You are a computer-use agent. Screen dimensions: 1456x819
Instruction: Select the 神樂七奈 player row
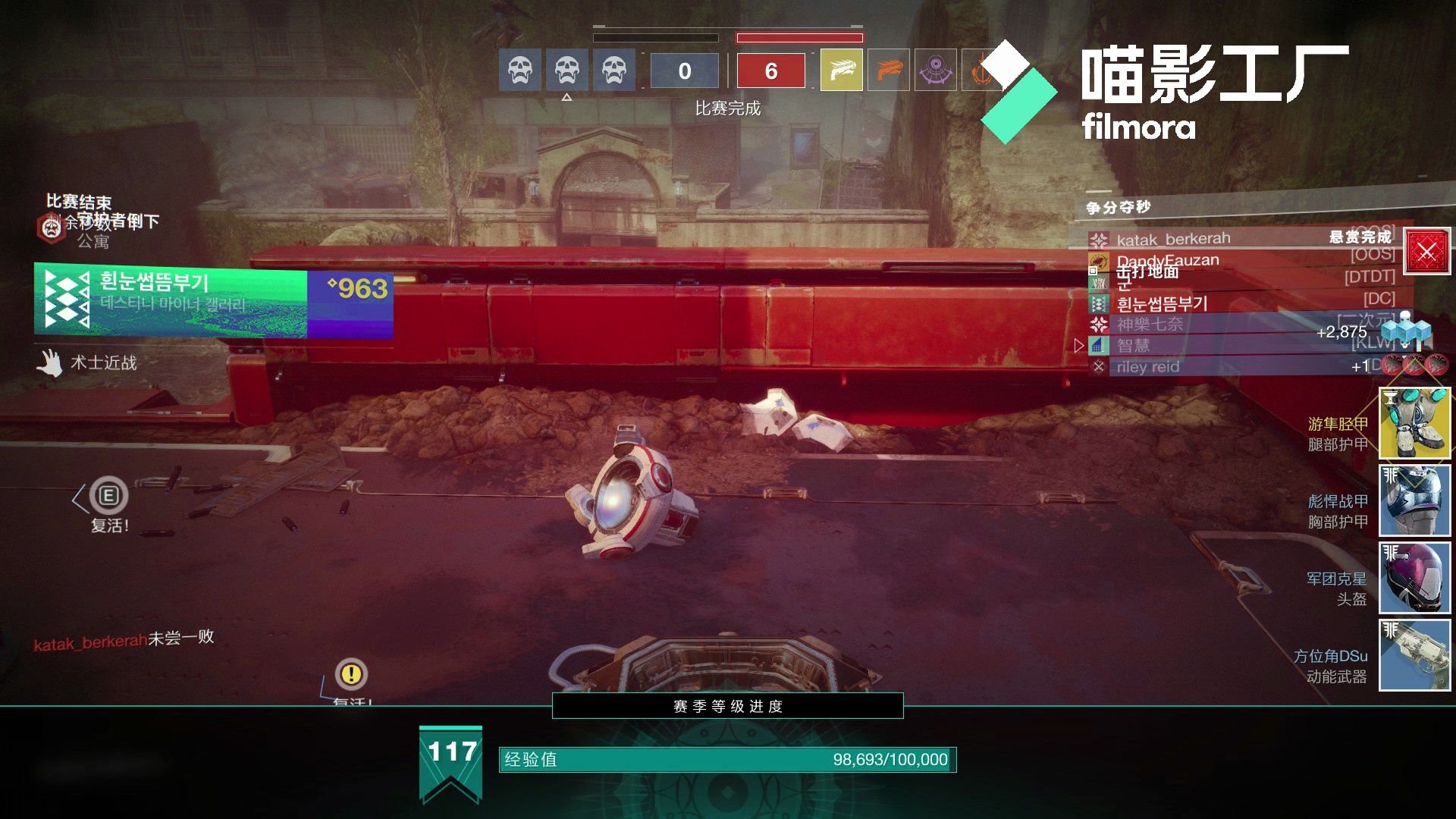click(1150, 325)
